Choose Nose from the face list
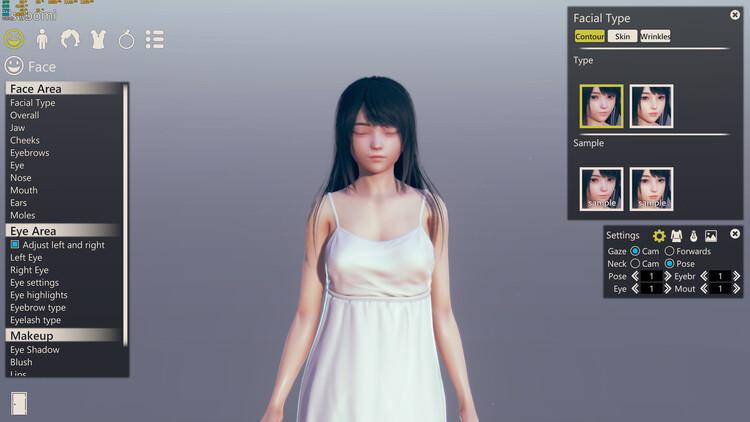Screen dimensions: 750x422 pos(21,178)
